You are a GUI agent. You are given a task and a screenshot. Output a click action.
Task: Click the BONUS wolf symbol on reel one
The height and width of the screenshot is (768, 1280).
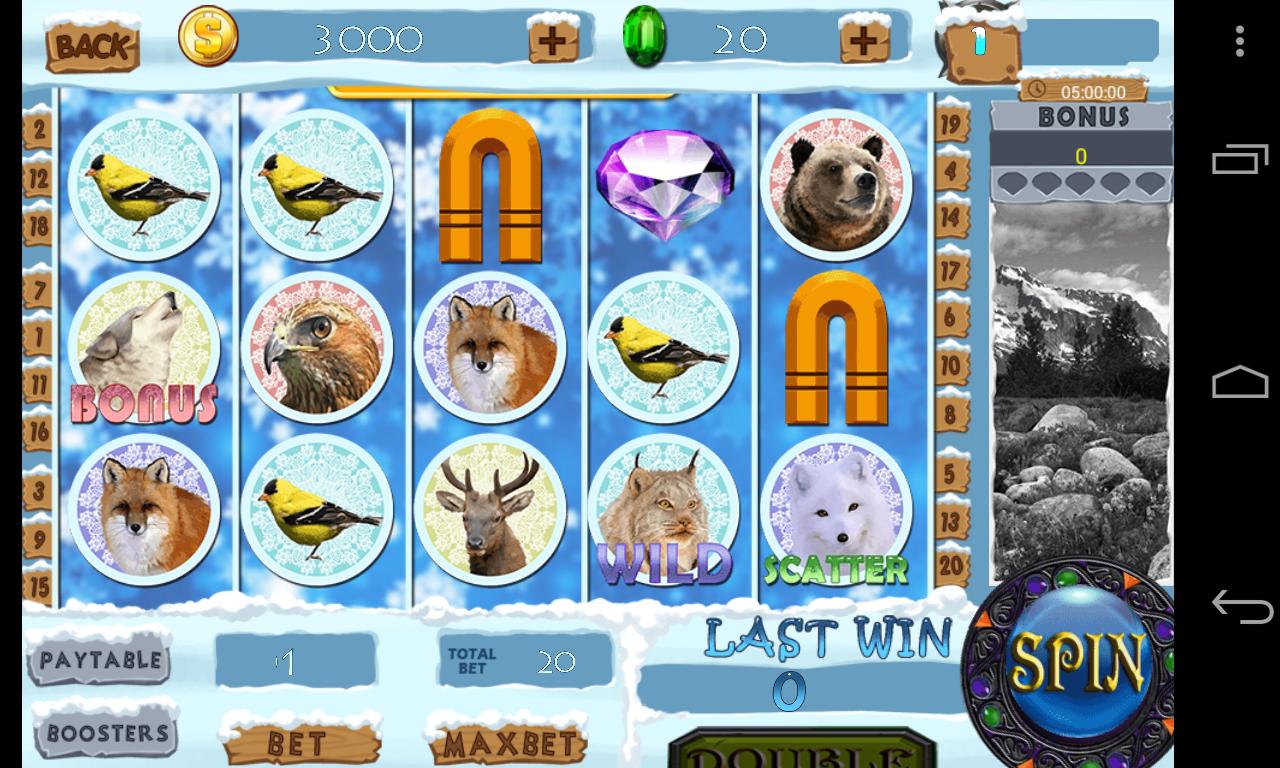(x=144, y=350)
